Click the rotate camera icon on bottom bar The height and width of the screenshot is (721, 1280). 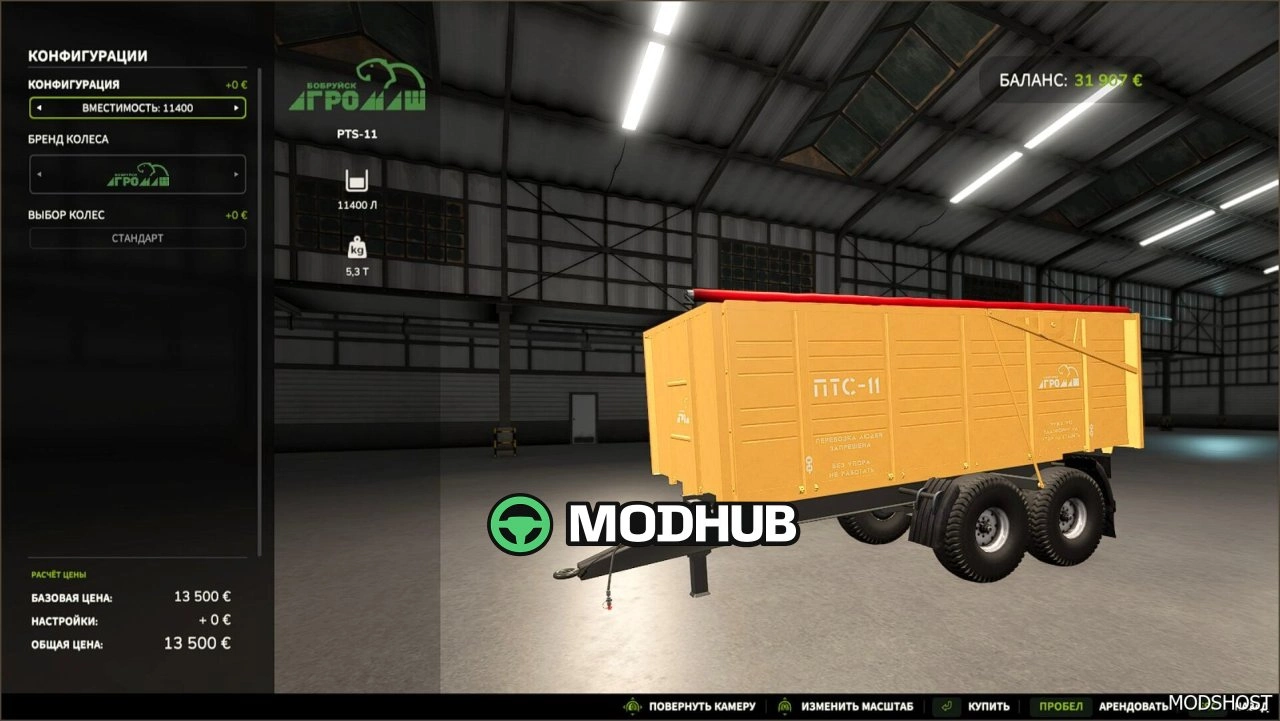[633, 705]
